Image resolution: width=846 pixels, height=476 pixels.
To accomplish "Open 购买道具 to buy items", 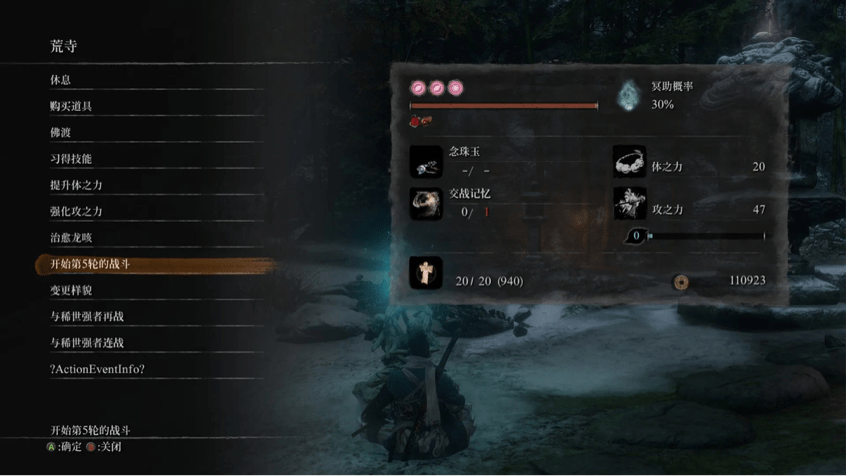I will 72,106.
